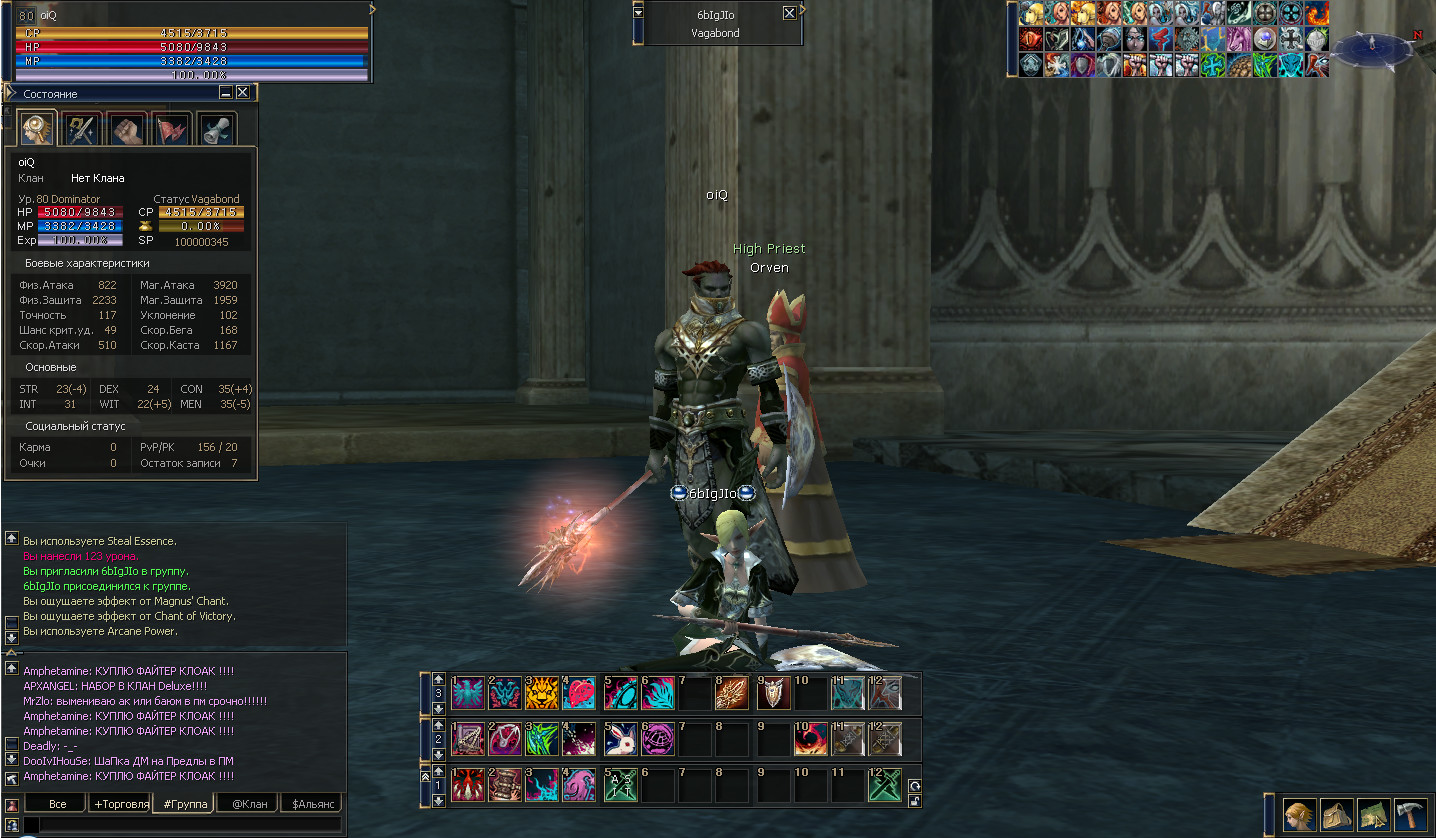Close the Состояние character status window
Viewport: 1436px width, 838px height.
242,93
